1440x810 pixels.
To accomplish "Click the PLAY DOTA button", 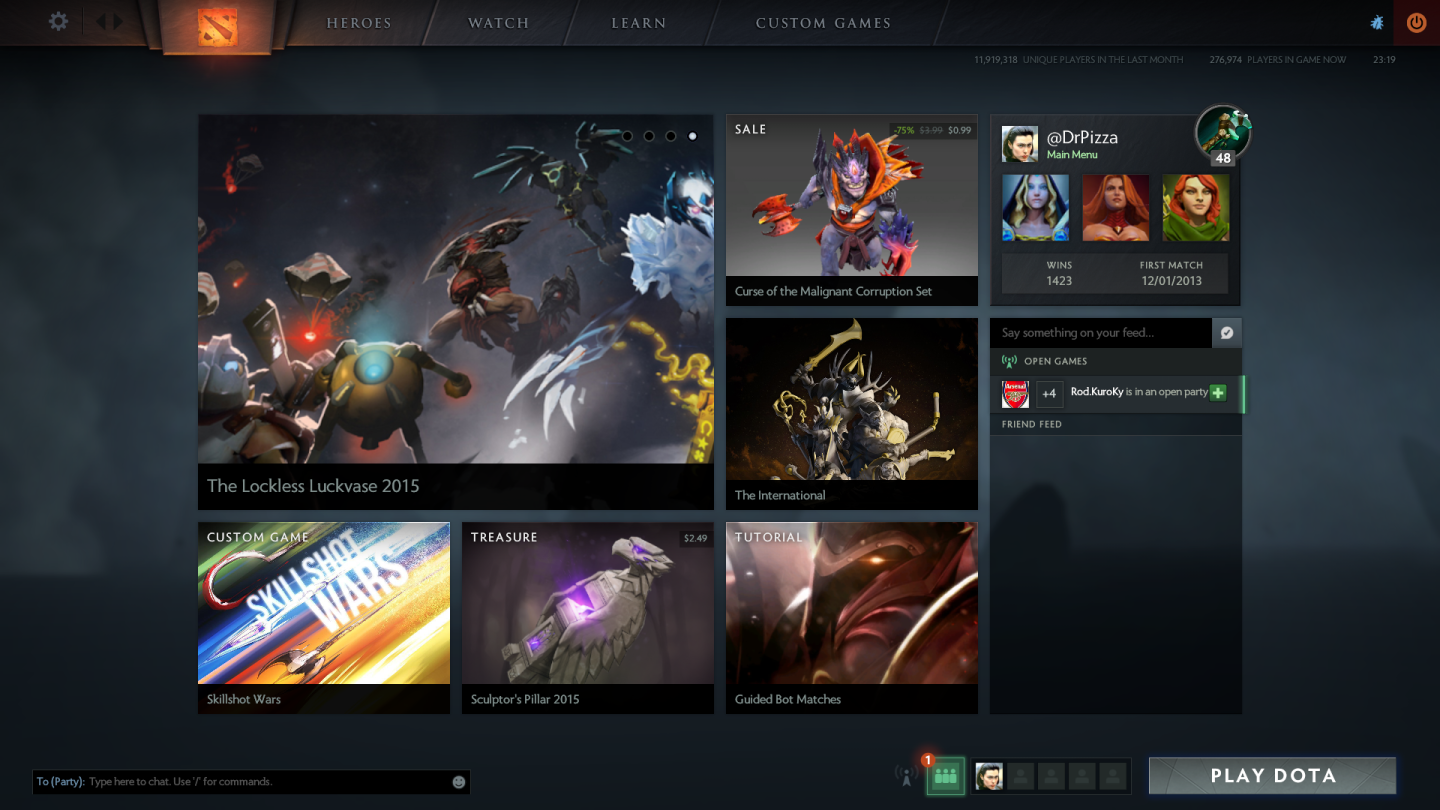I will pos(1271,775).
